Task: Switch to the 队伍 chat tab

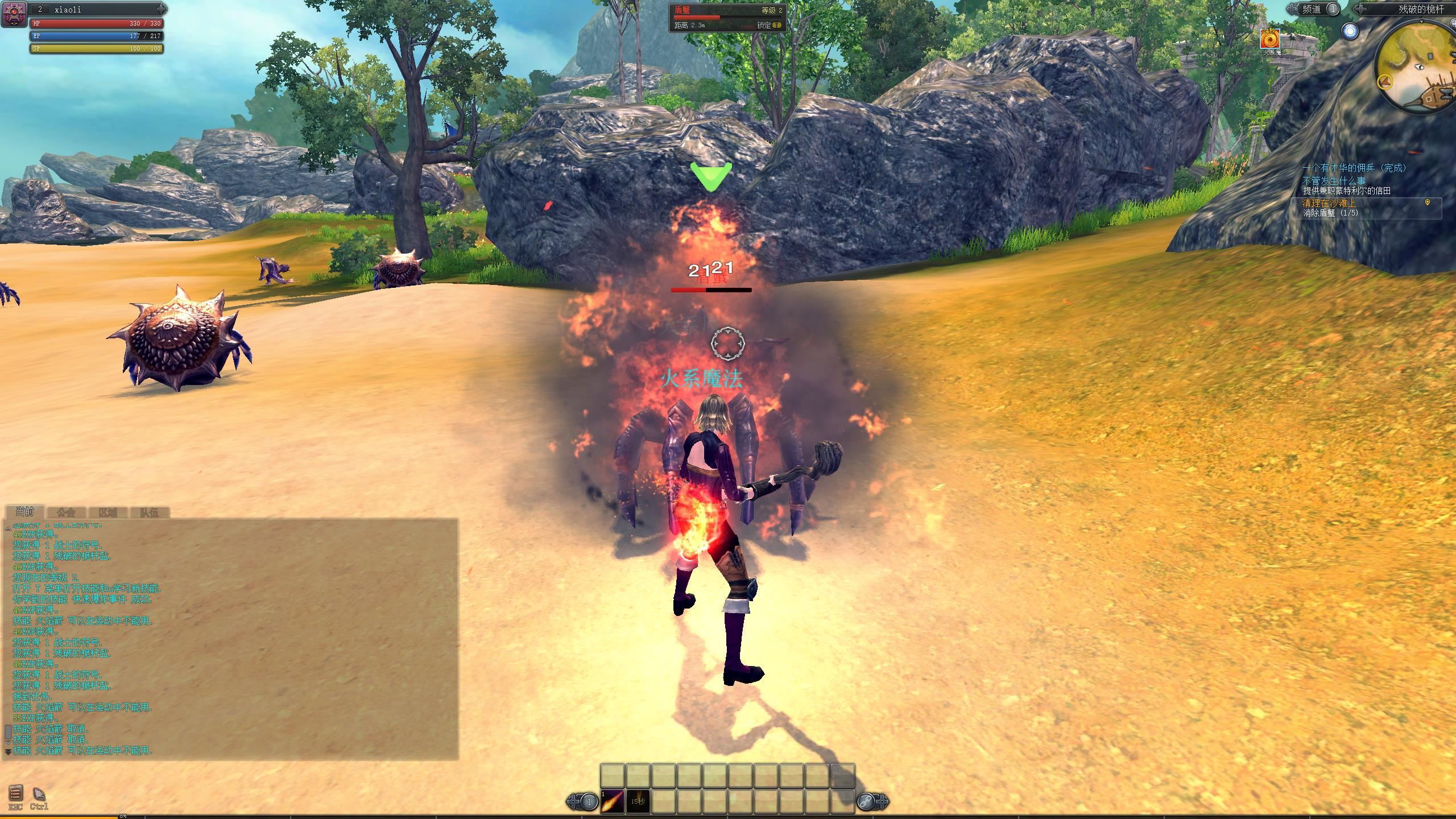Action: click(x=149, y=512)
